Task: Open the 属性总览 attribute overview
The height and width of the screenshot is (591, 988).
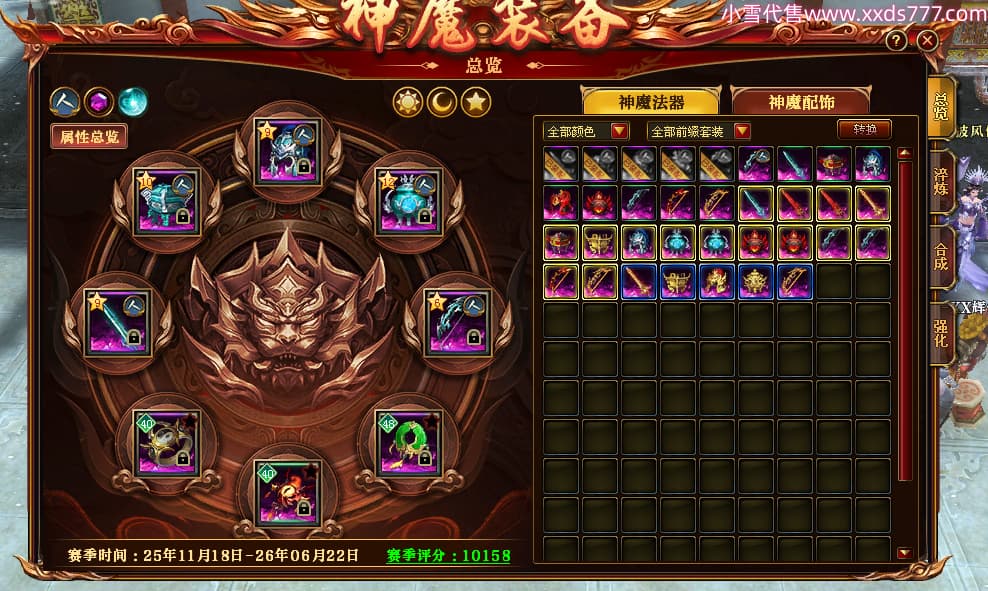Action: pyautogui.click(x=89, y=137)
